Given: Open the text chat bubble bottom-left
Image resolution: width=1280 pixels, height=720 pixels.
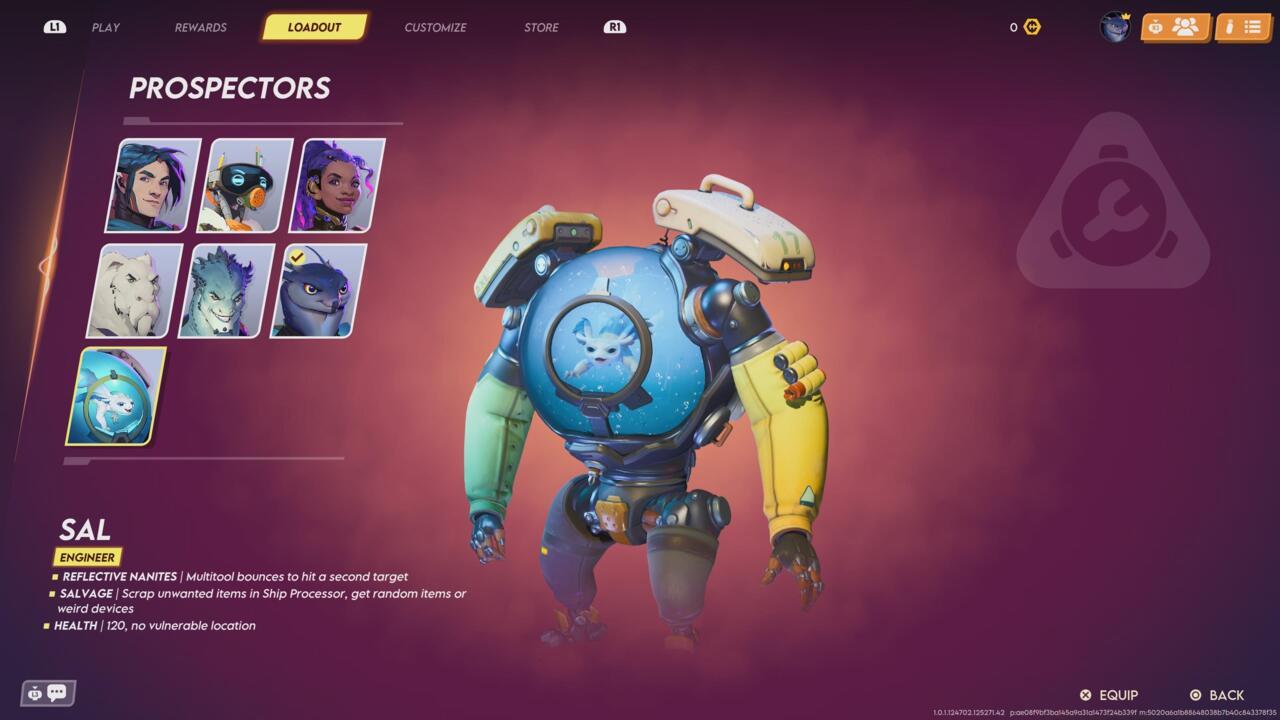Looking at the screenshot, I should click(56, 692).
